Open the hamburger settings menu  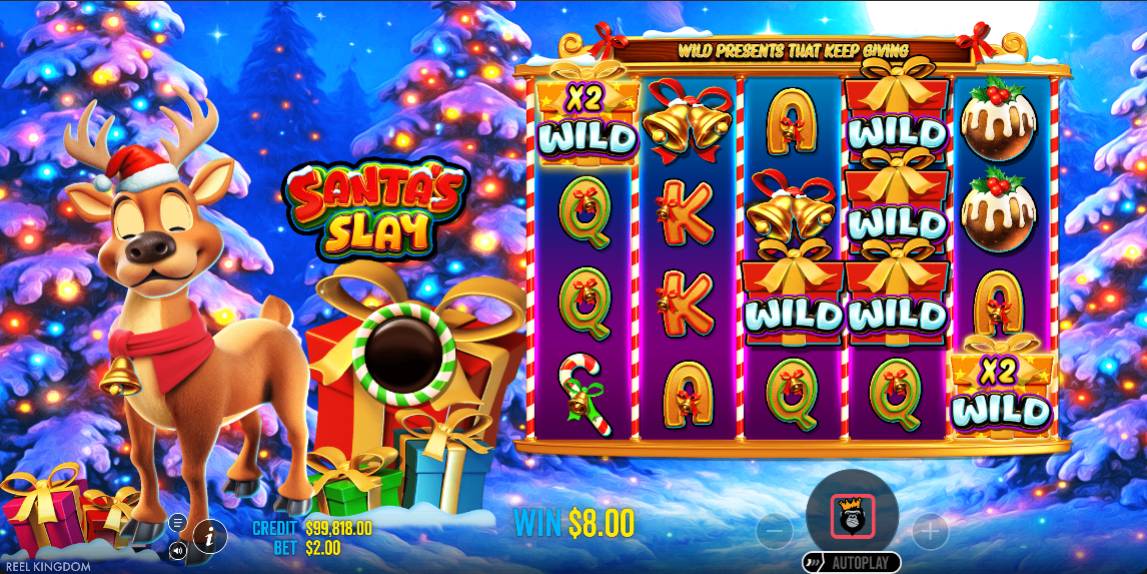[x=178, y=522]
